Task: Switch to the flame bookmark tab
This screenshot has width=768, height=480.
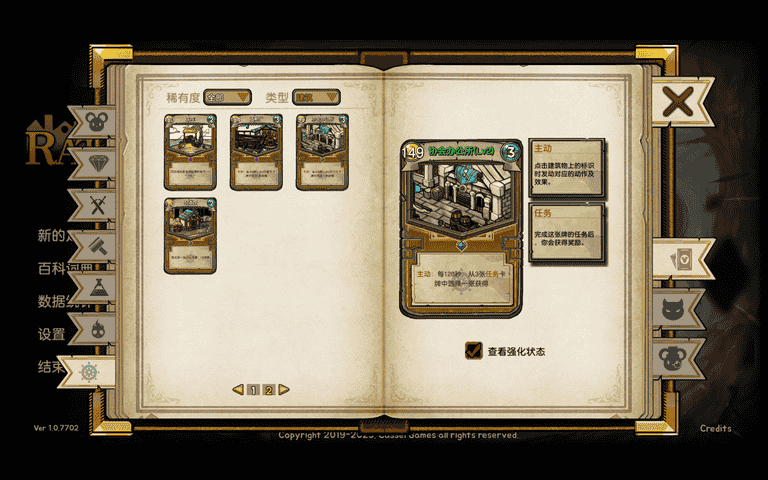Action: click(x=97, y=329)
